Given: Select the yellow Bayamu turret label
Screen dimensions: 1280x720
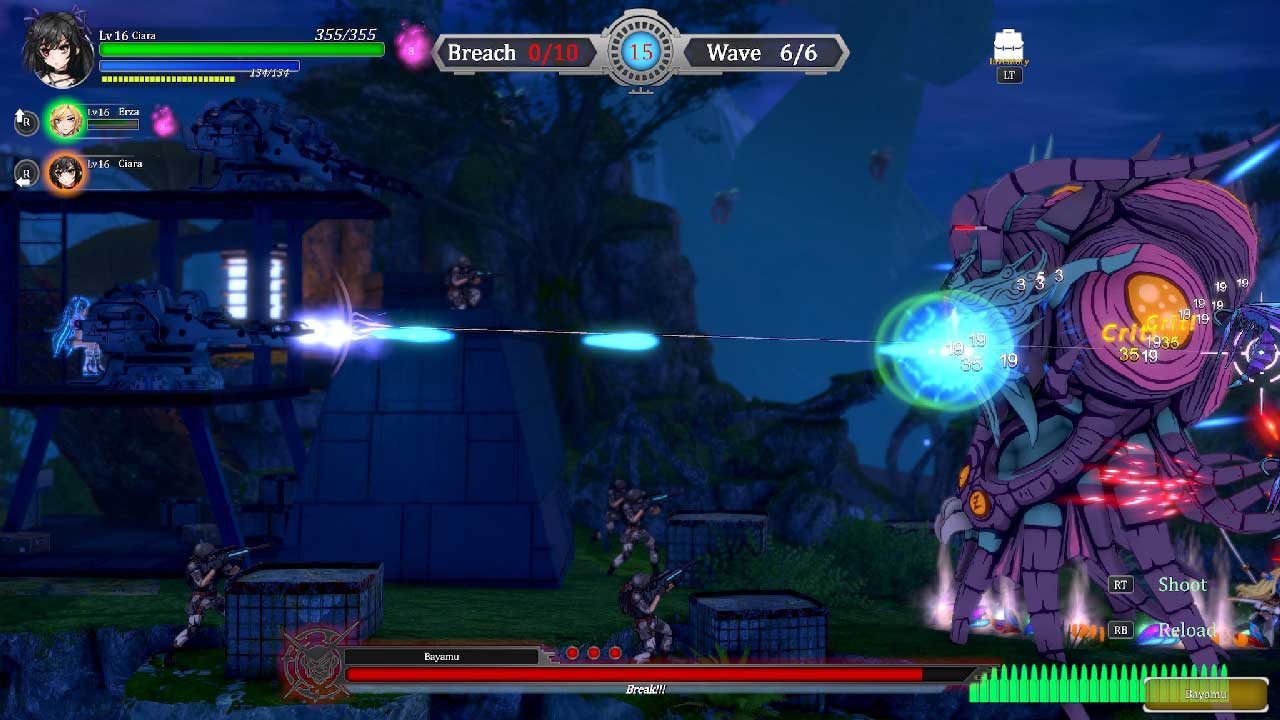Looking at the screenshot, I should (x=1204, y=694).
